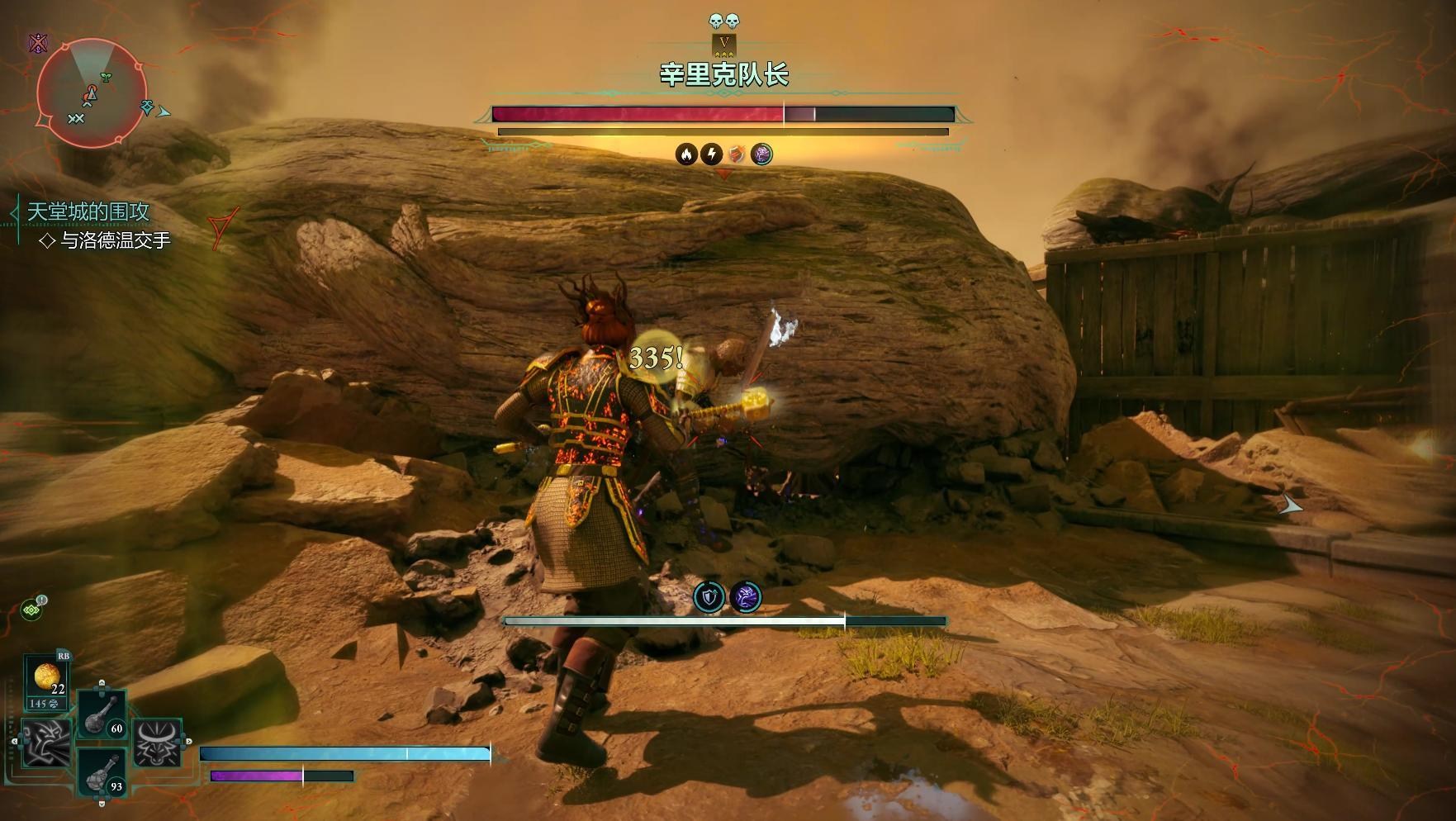This screenshot has height=821, width=1456.
Task: Click the purple buff icon above stamina bar
Action: tap(746, 596)
